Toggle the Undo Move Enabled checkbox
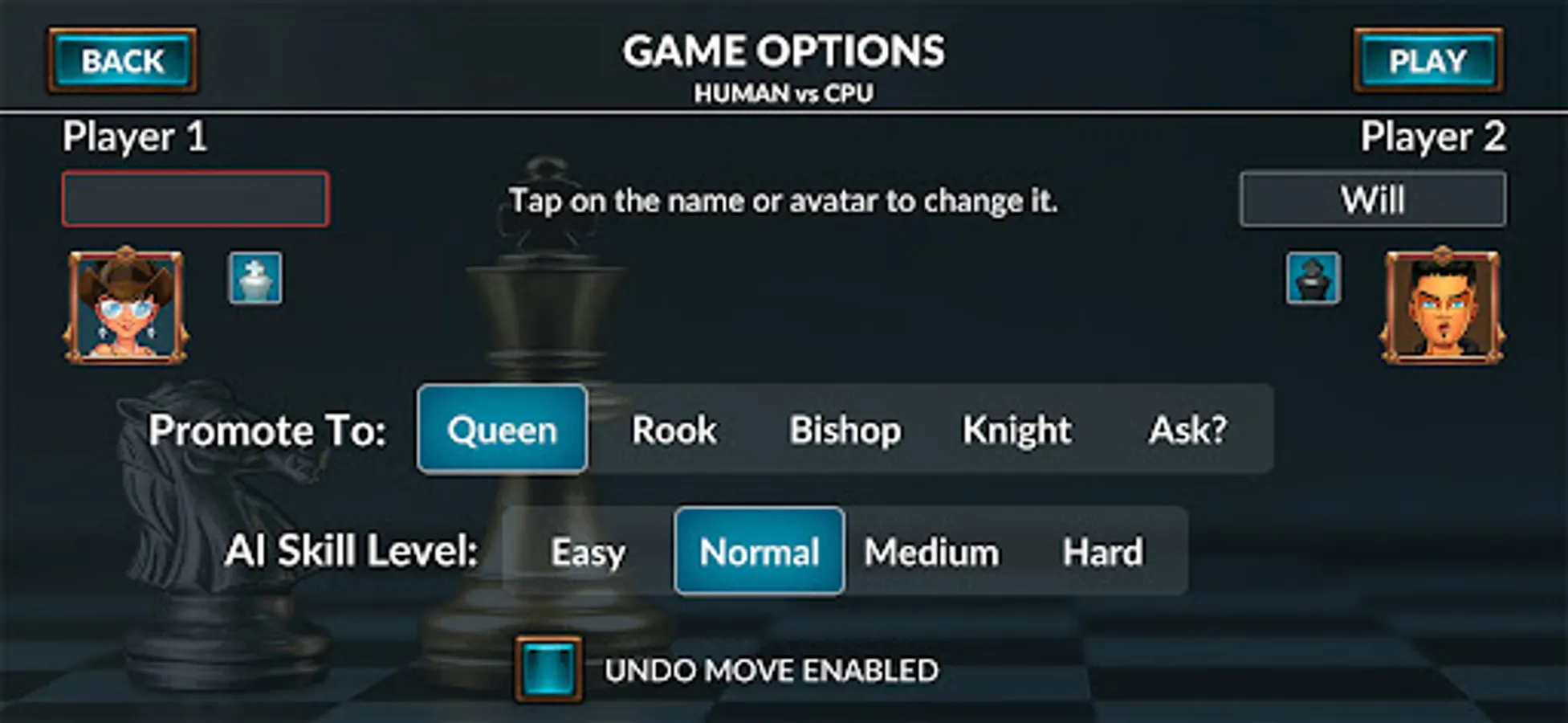The width and height of the screenshot is (1568, 723). click(549, 670)
